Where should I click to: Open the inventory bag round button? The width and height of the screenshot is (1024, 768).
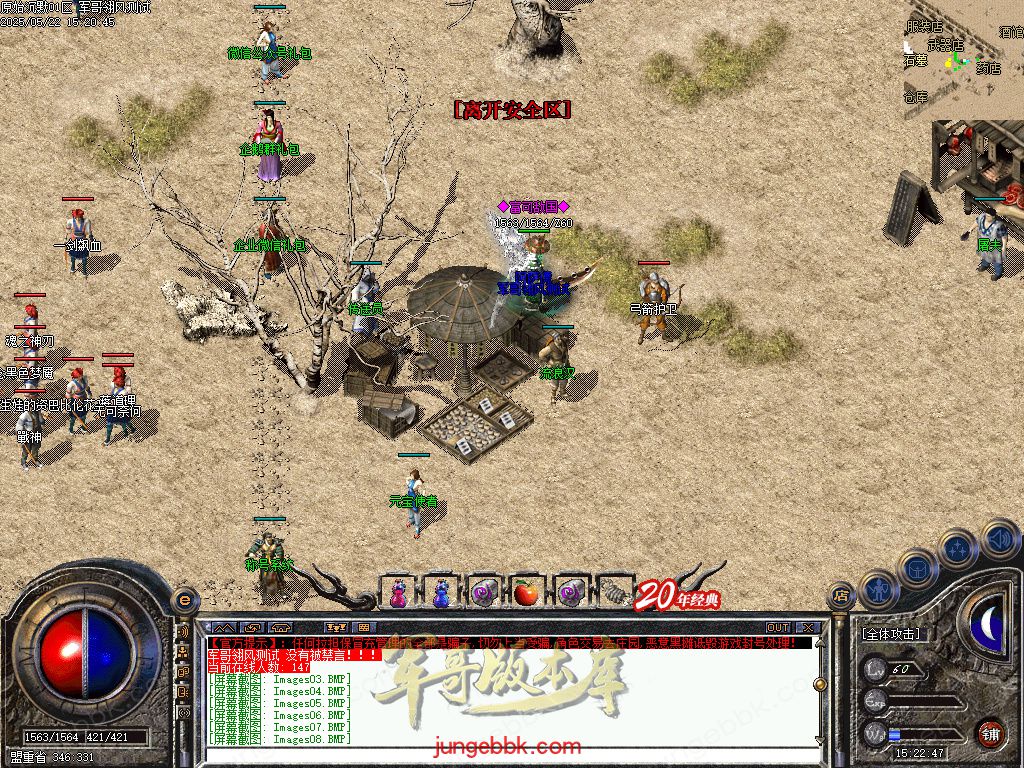click(x=918, y=568)
